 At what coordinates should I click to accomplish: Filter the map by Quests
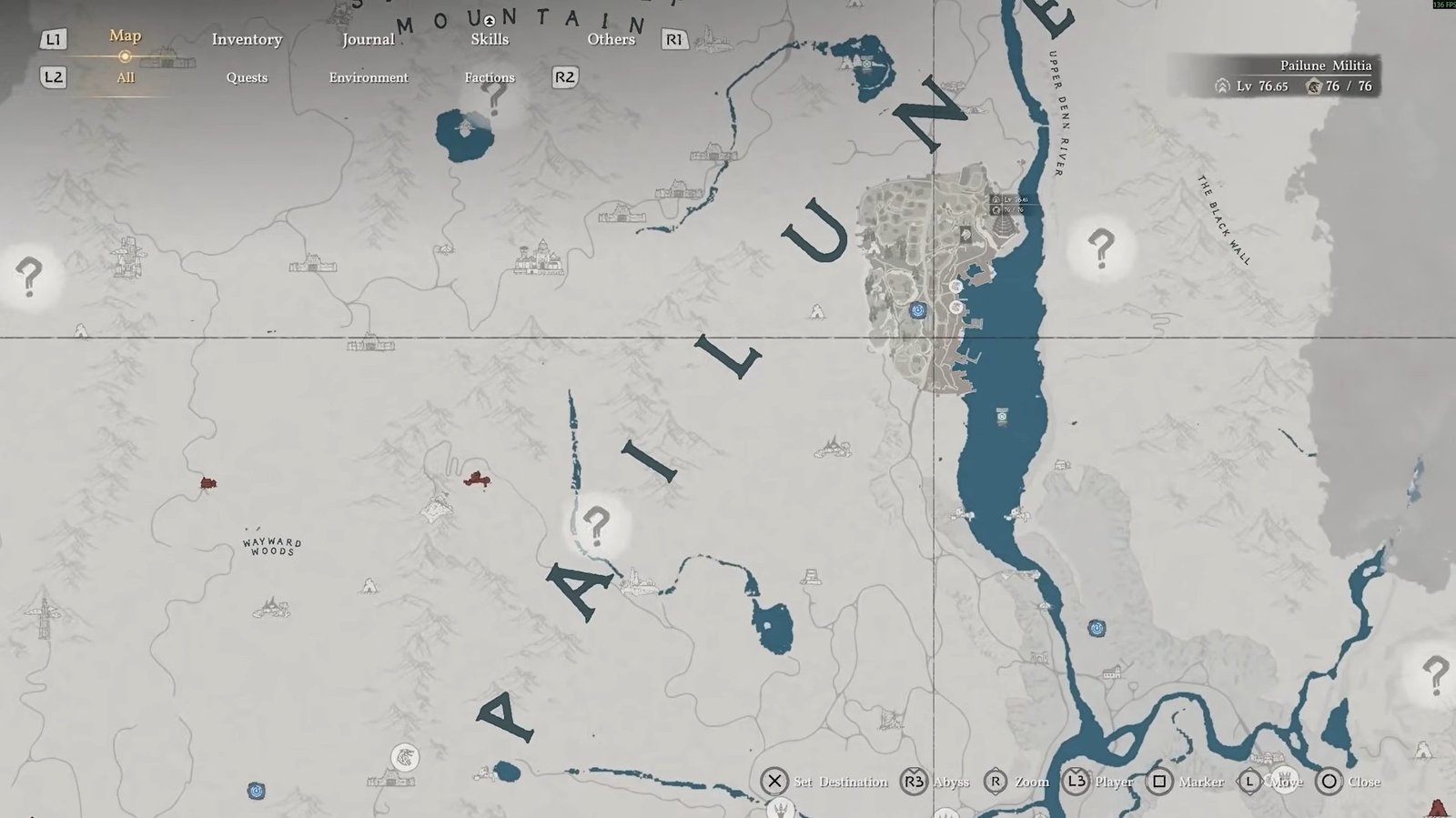pyautogui.click(x=247, y=77)
